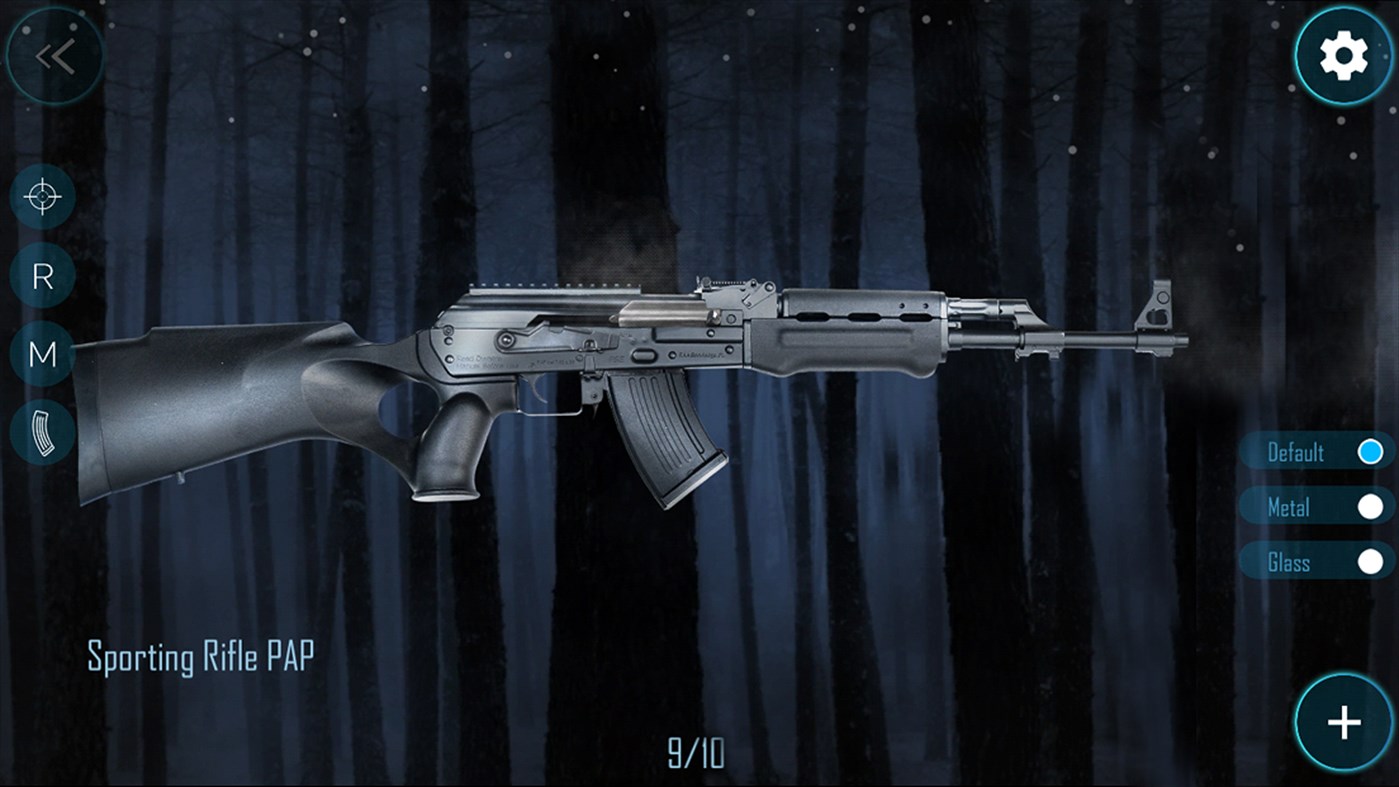Tap the plus button to add content
This screenshot has height=787, width=1399.
coord(1344,722)
